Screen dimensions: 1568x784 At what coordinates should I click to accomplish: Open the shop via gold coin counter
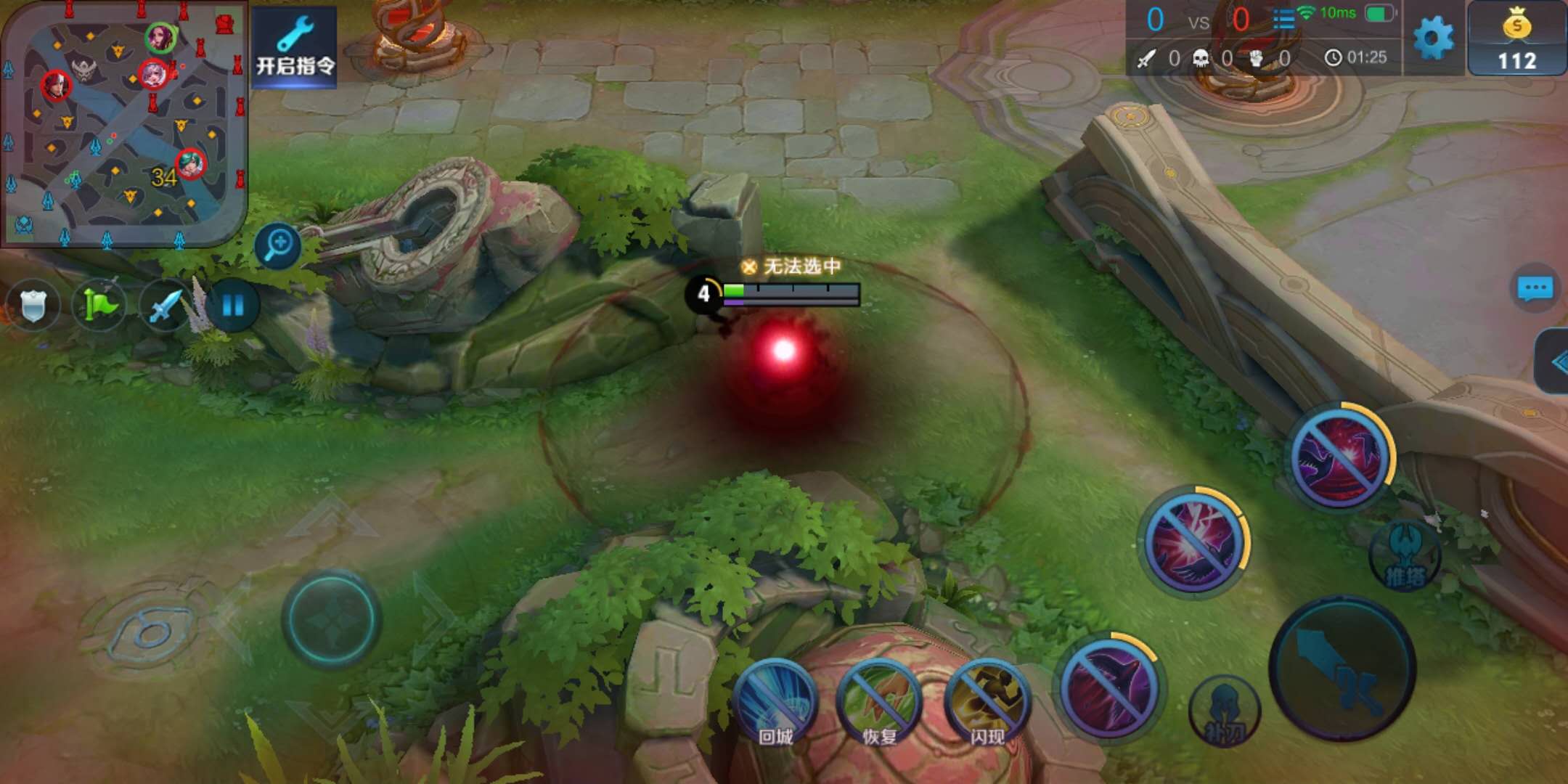[x=1516, y=39]
